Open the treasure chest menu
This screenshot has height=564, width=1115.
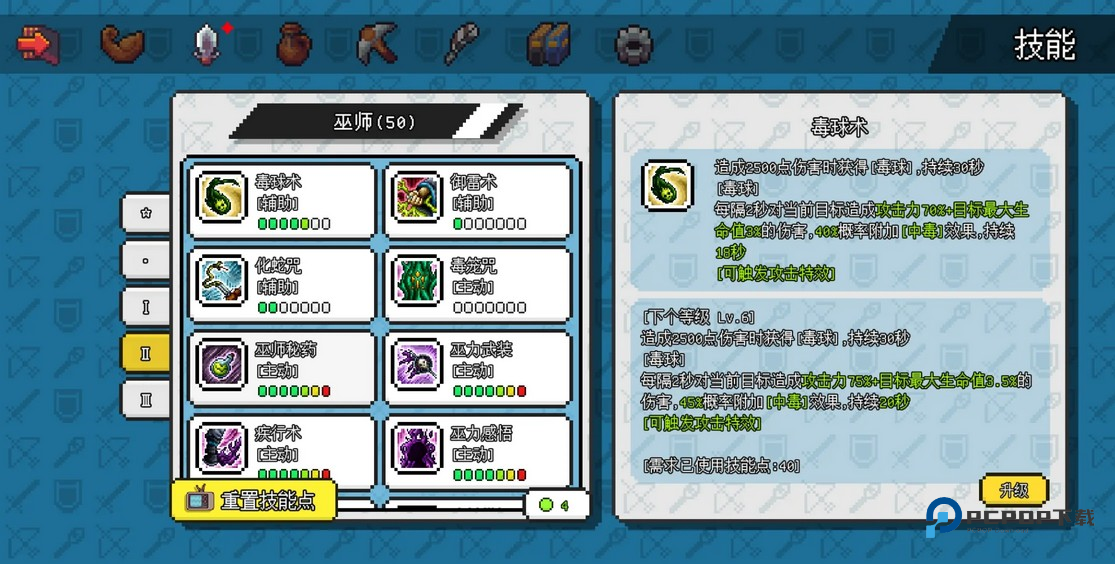coord(549,44)
